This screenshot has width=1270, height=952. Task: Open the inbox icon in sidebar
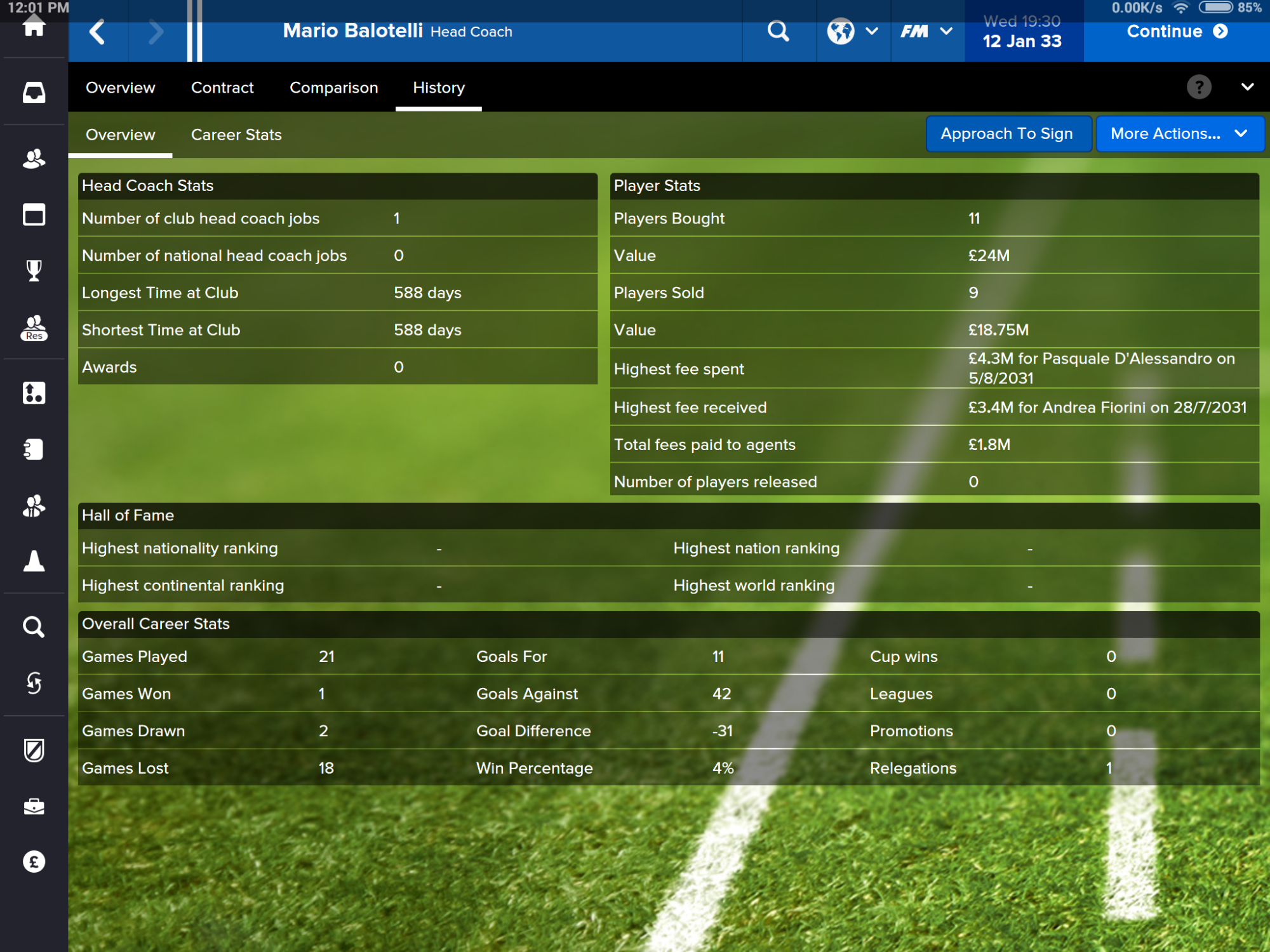click(x=34, y=93)
